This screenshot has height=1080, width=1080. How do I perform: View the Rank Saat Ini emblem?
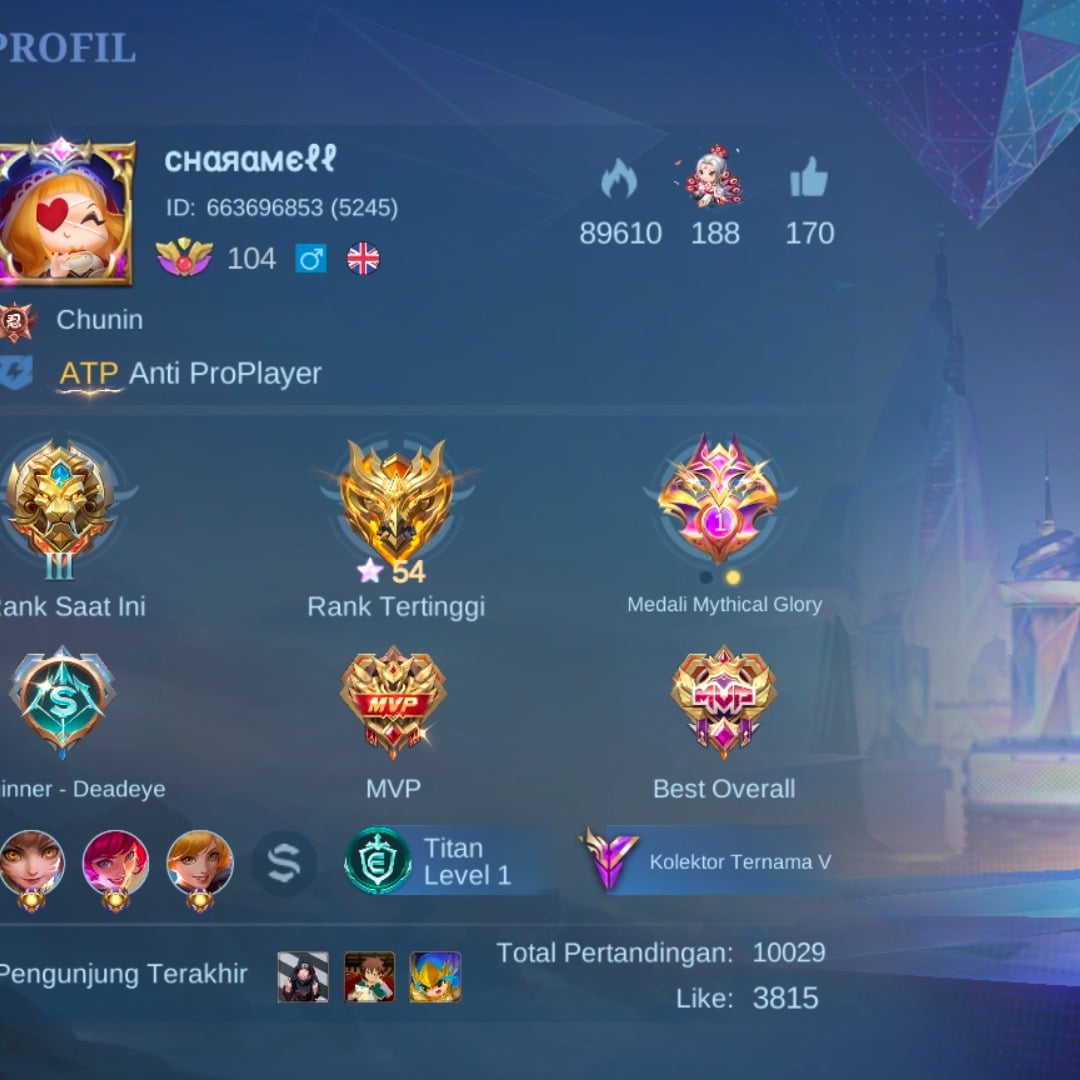(x=60, y=500)
